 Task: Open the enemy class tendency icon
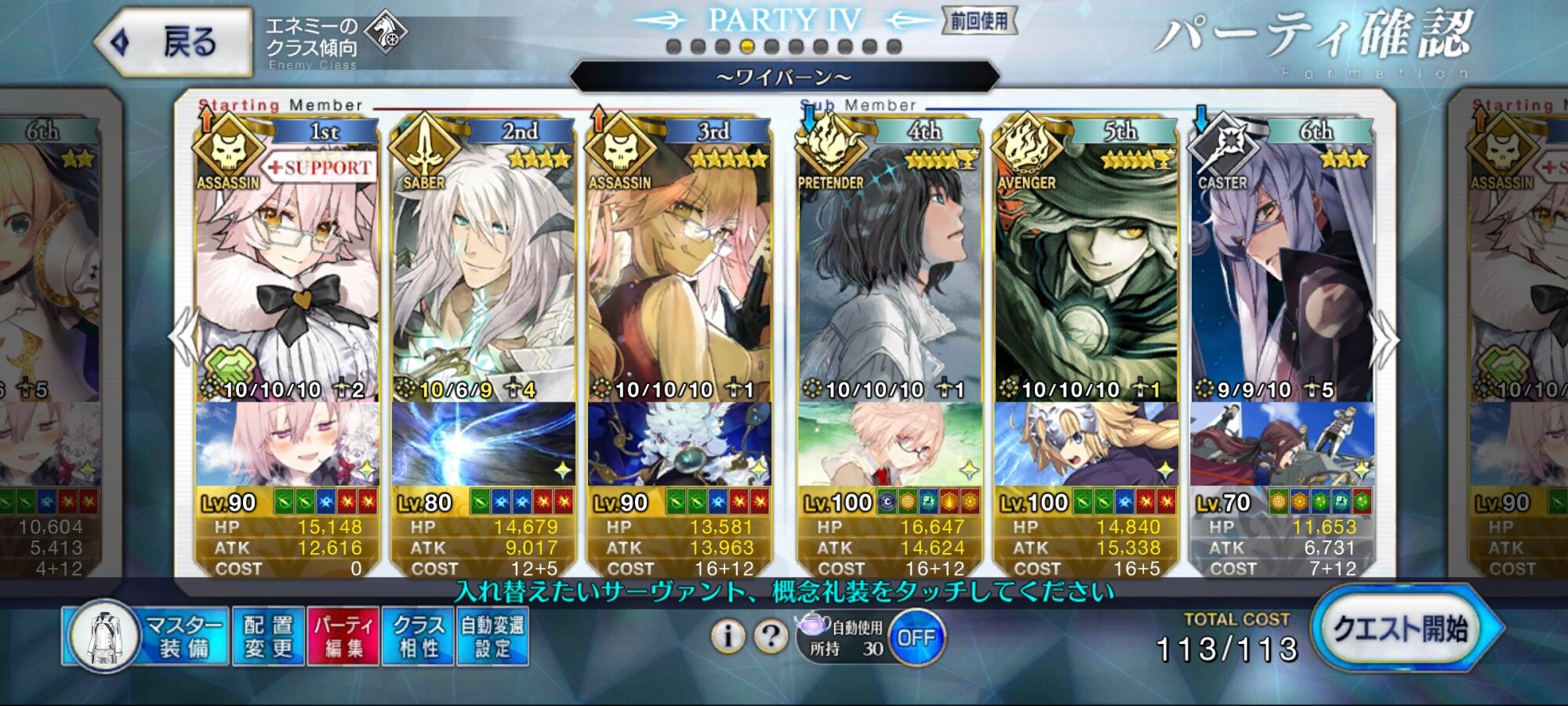pyautogui.click(x=386, y=33)
